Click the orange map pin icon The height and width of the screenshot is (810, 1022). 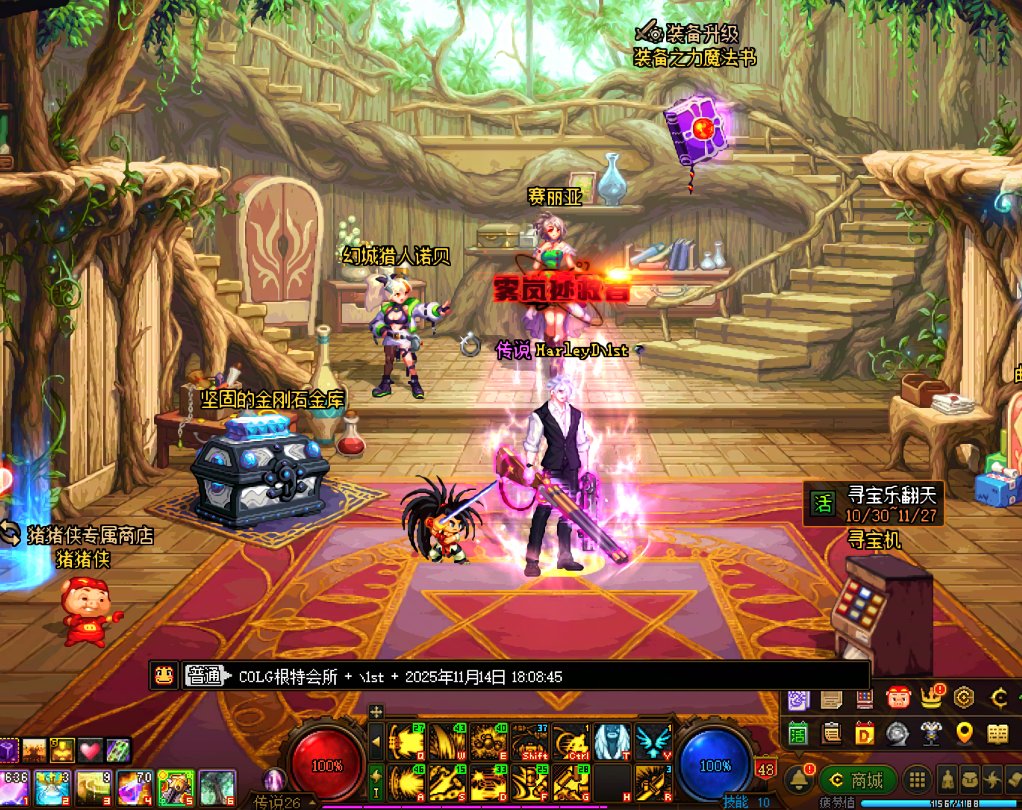point(964,734)
